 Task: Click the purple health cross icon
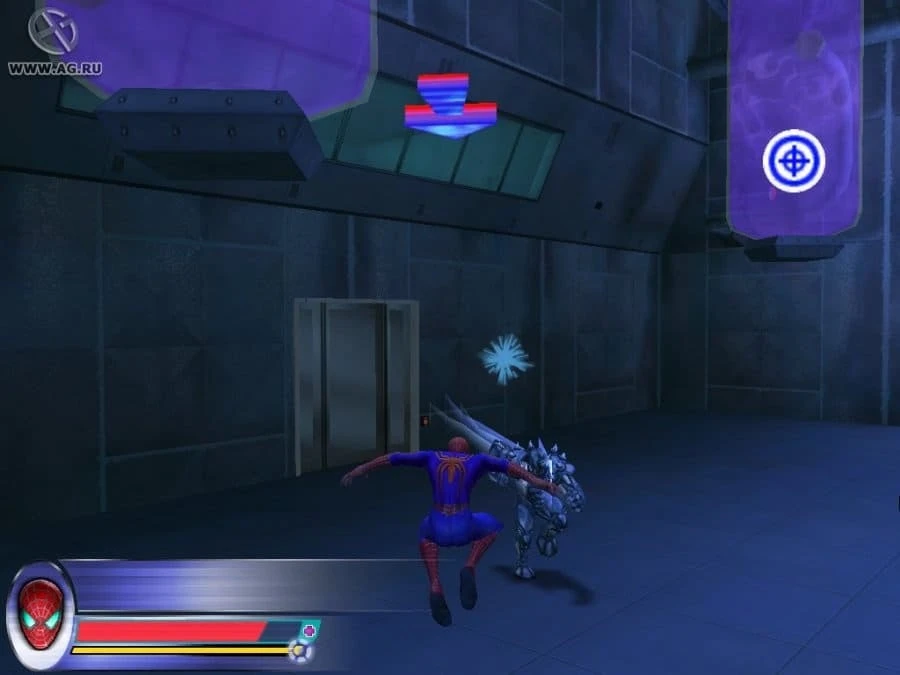pos(310,630)
